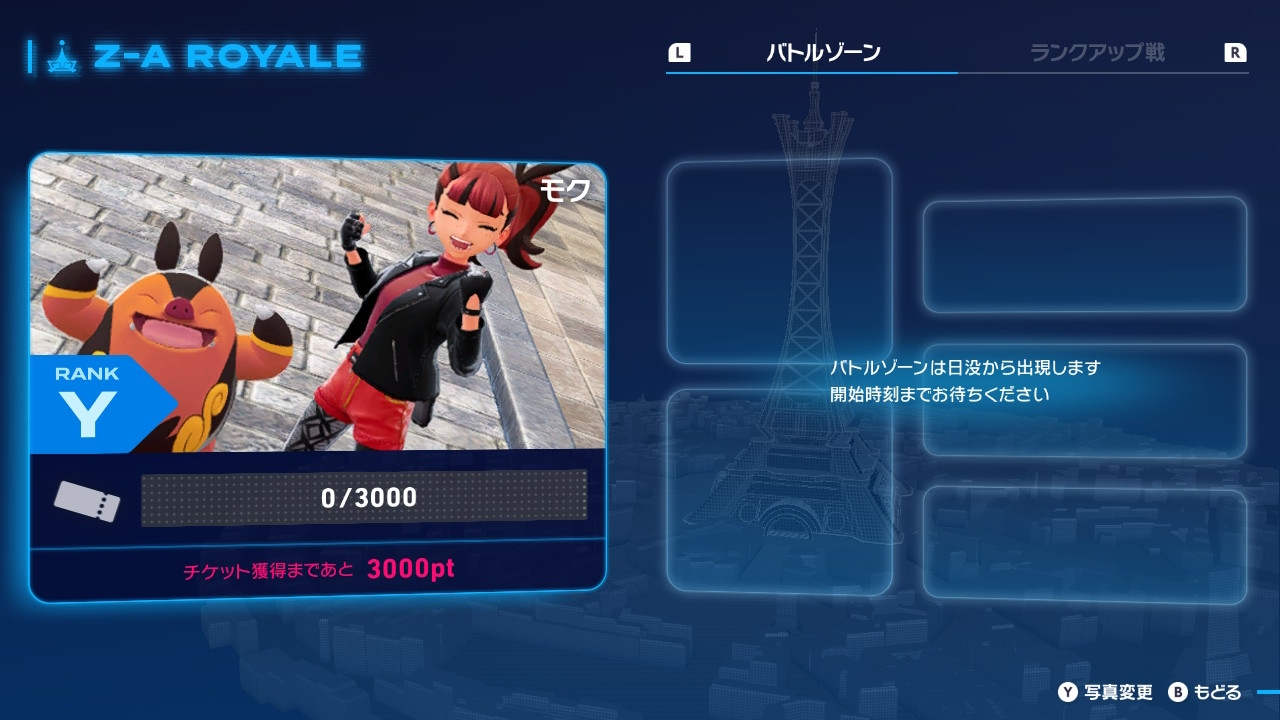The height and width of the screenshot is (720, 1280).
Task: Select the trainer photo card of モク
Action: [x=318, y=303]
